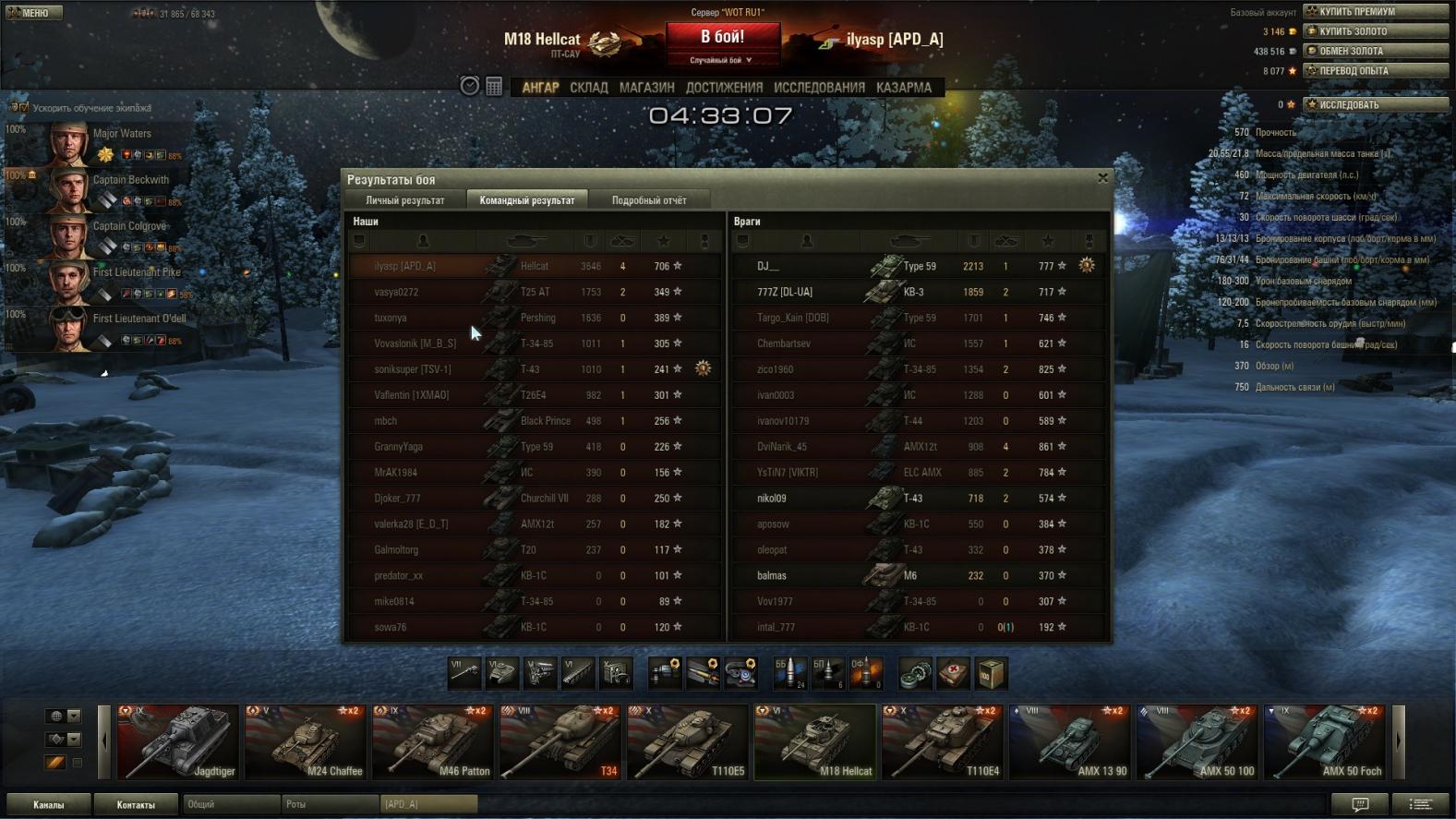
Task: Close the battle results window
Action: pyautogui.click(x=1102, y=178)
